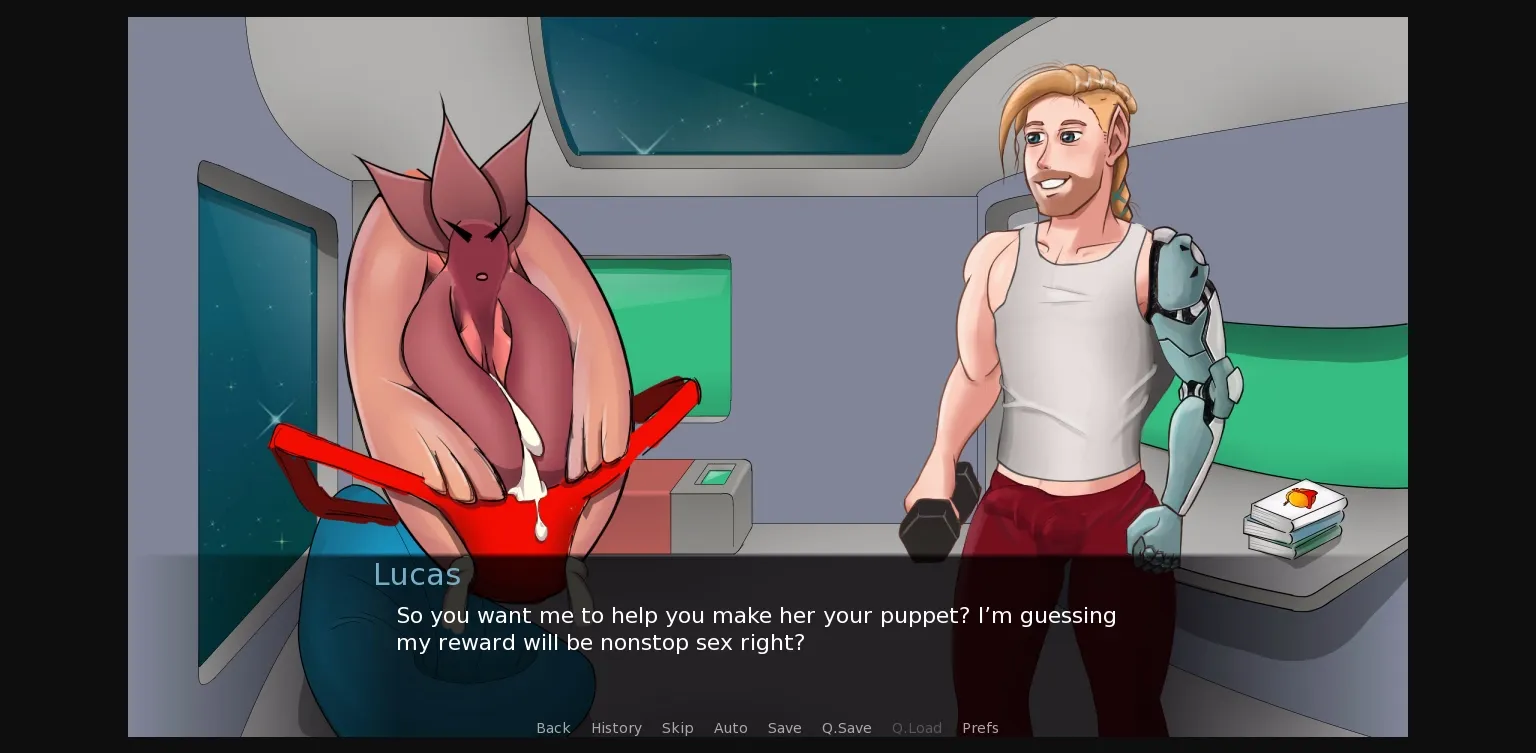This screenshot has width=1536, height=753.
Task: Click the green button on the red console
Action: point(718,476)
